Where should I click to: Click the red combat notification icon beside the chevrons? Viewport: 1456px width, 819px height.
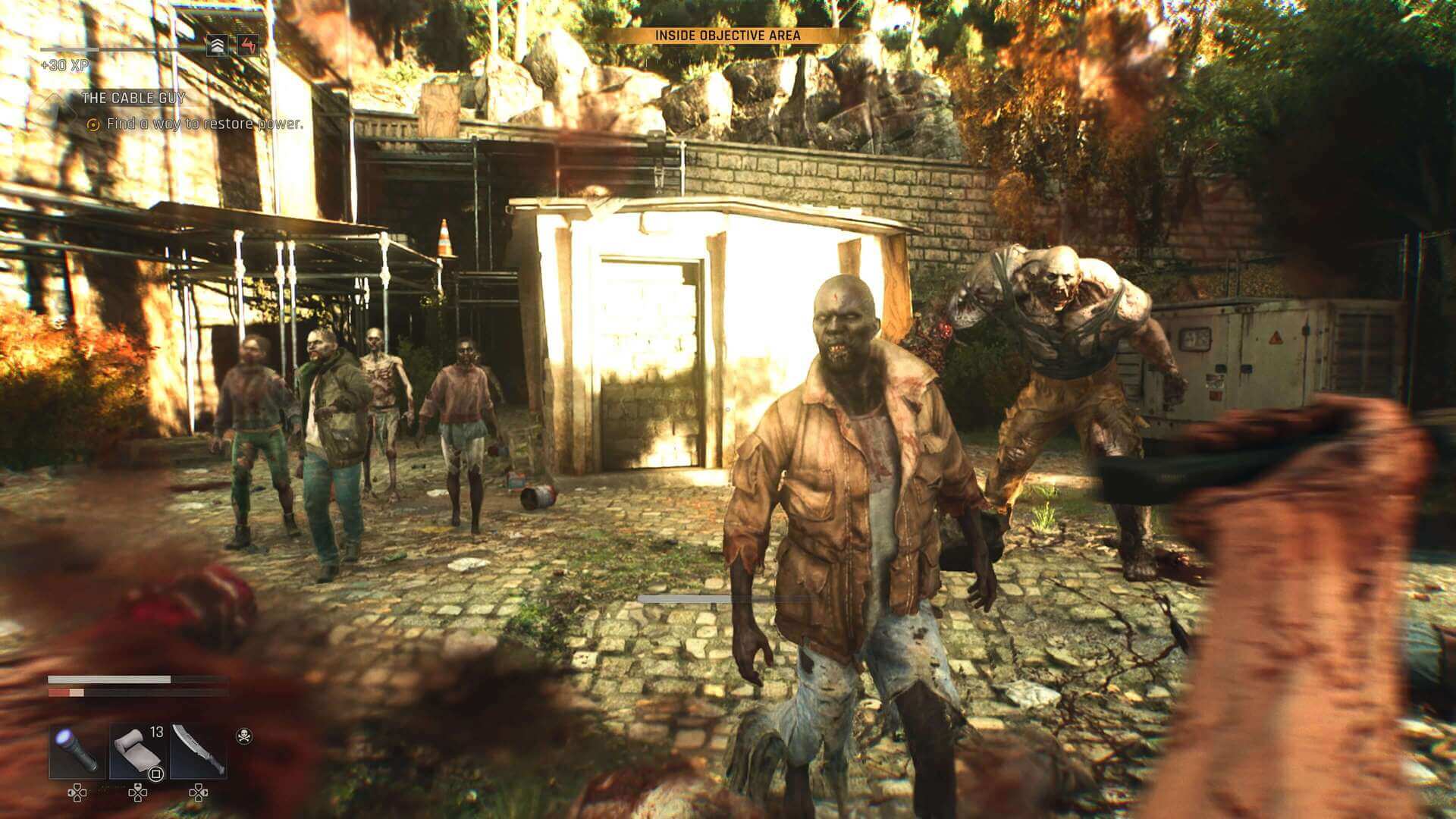coord(249,44)
